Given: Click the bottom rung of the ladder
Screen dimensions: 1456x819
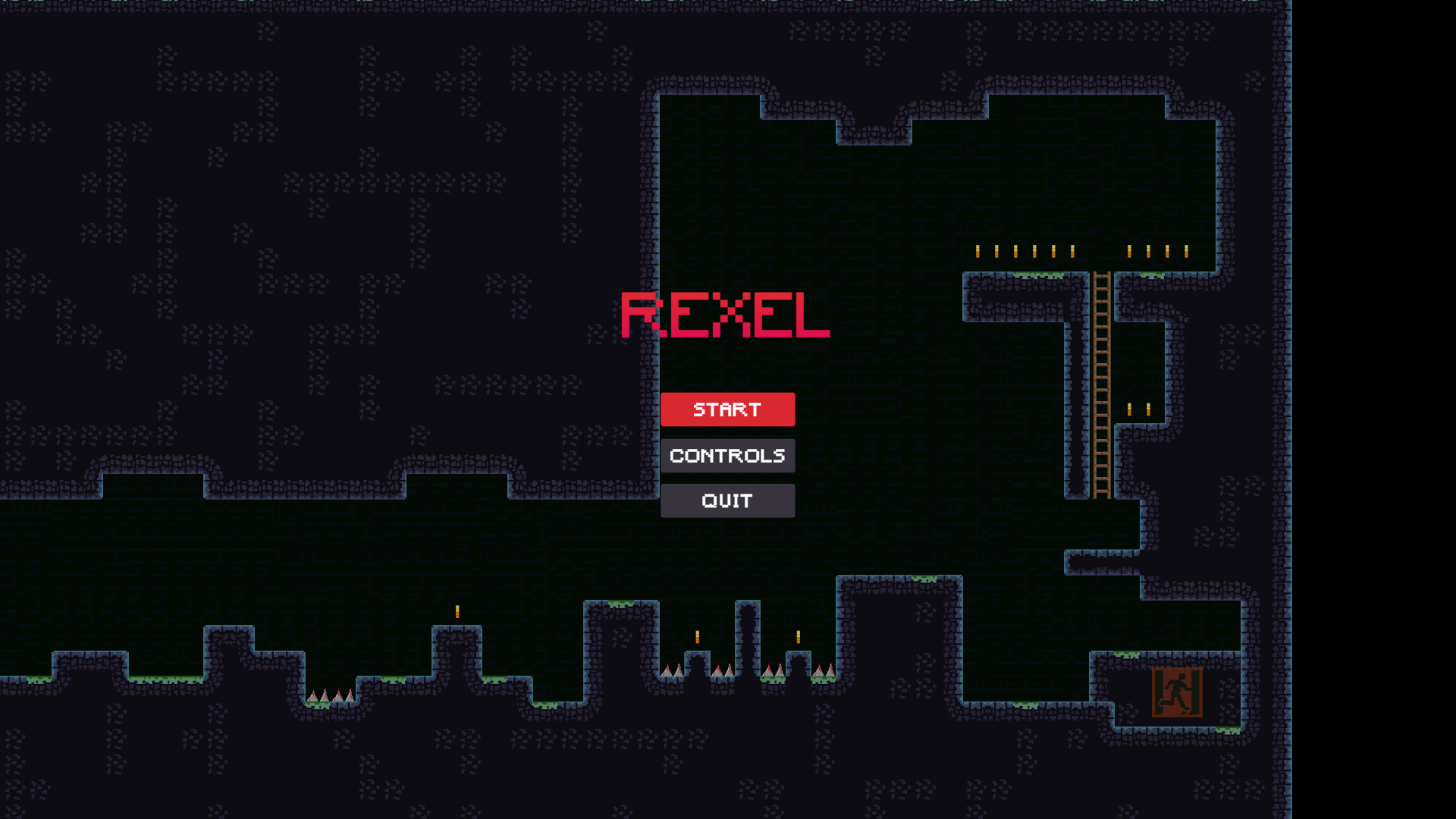Looking at the screenshot, I should point(1102,493).
